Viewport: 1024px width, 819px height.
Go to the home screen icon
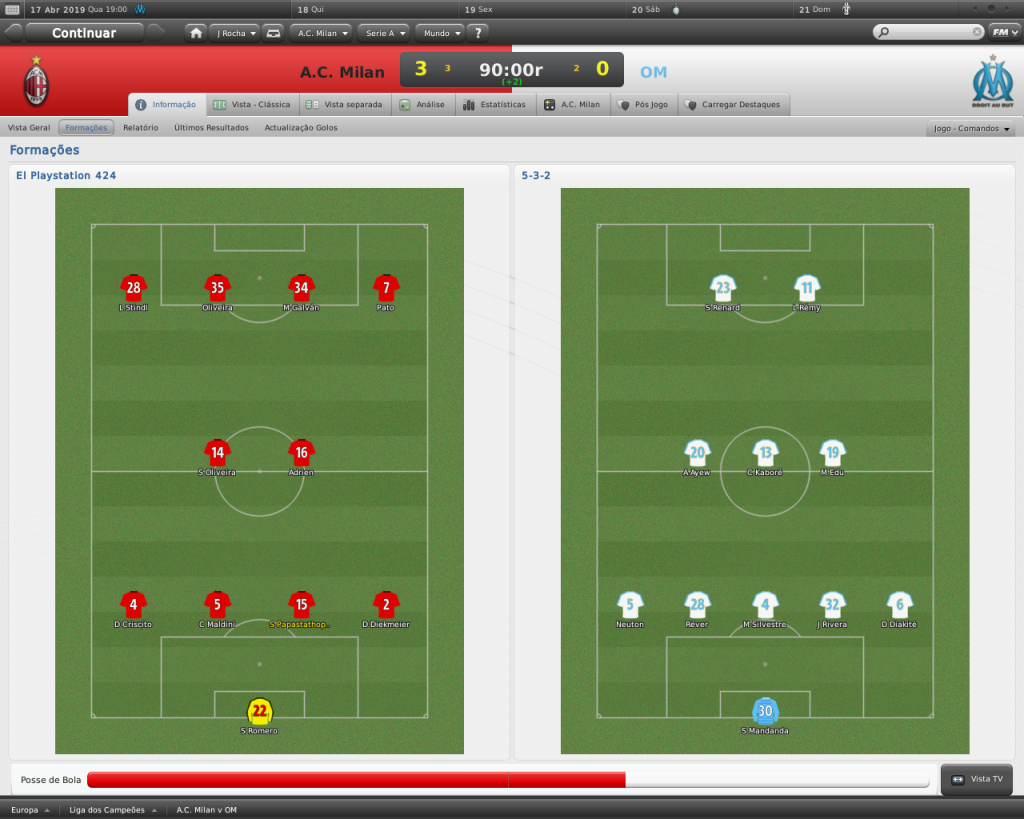point(196,33)
